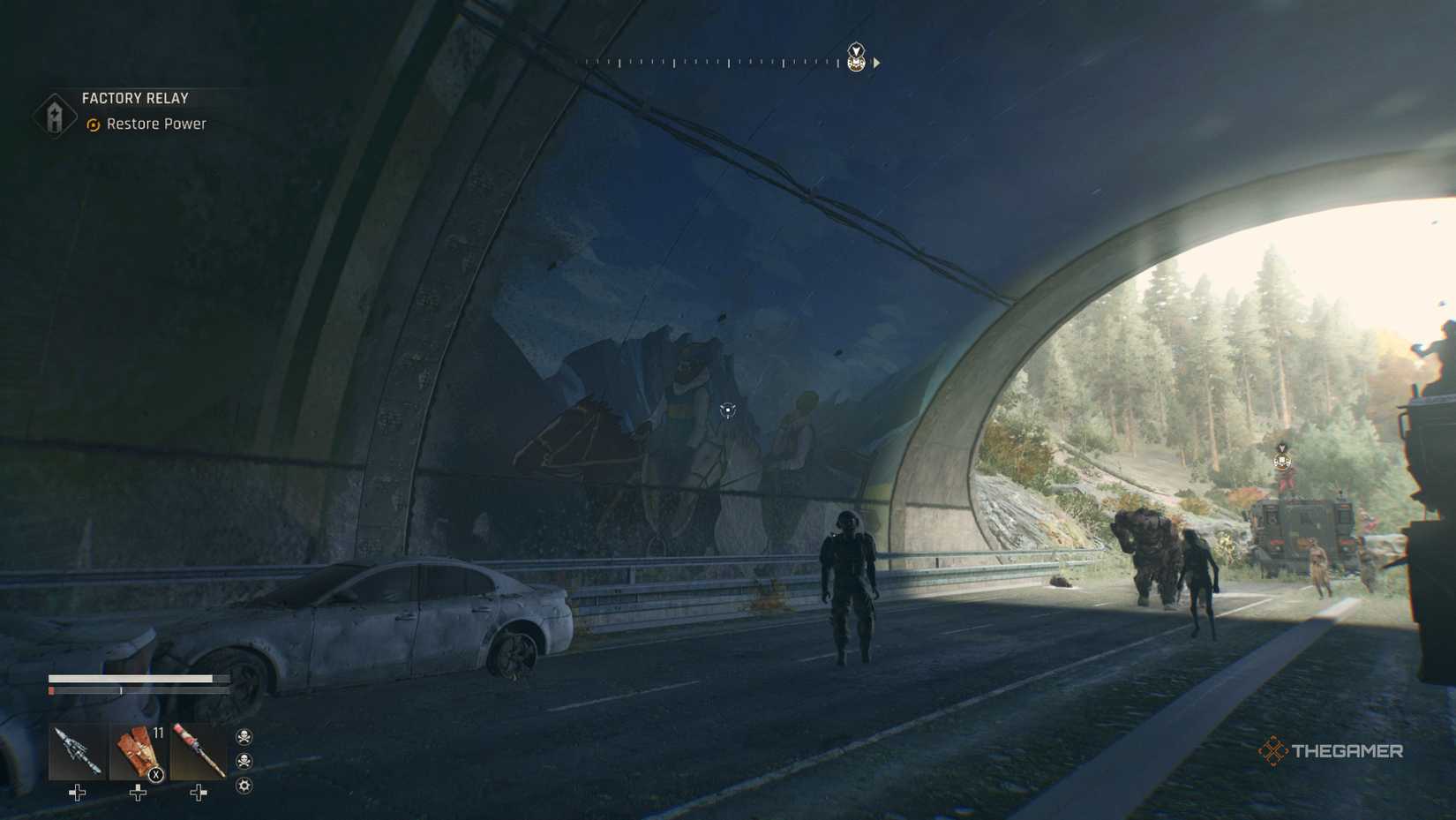Select the metal spear weapon slot
This screenshot has height=820, width=1456.
[x=77, y=752]
